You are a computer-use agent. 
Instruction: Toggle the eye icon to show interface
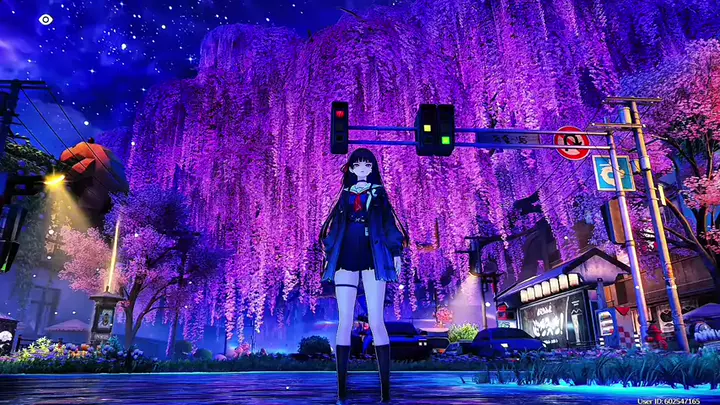(x=46, y=19)
